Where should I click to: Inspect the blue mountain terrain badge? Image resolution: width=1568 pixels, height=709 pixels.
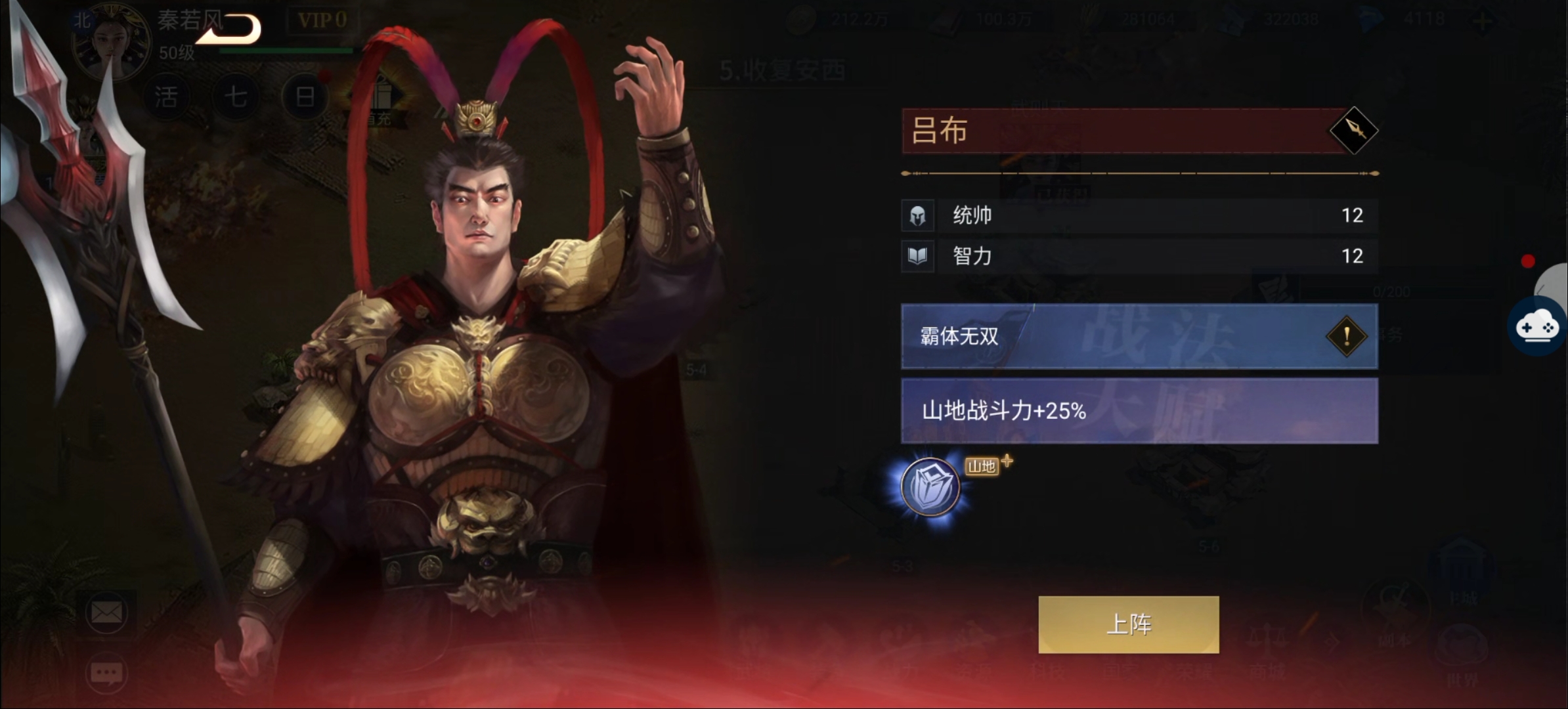[930, 487]
